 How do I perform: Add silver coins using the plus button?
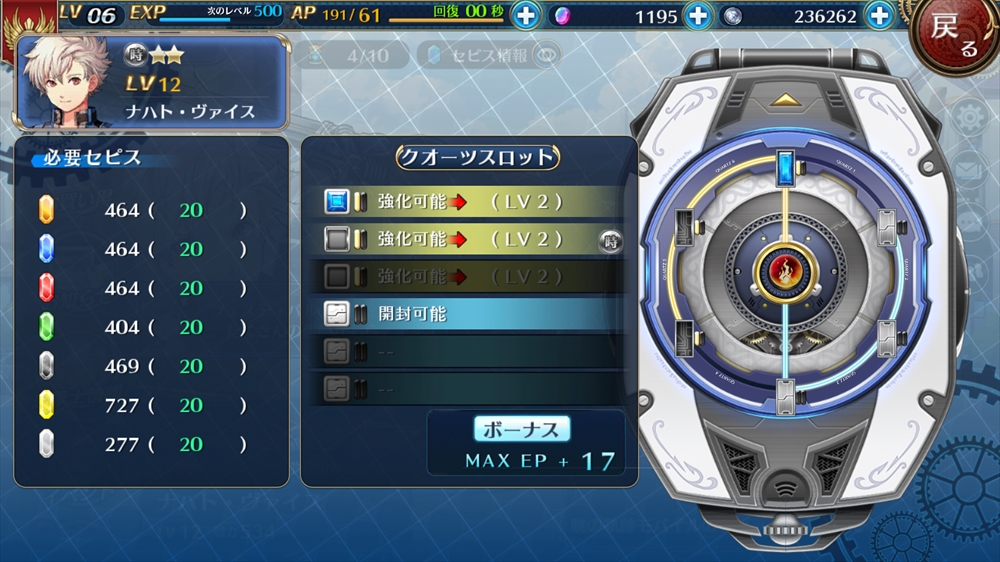879,15
